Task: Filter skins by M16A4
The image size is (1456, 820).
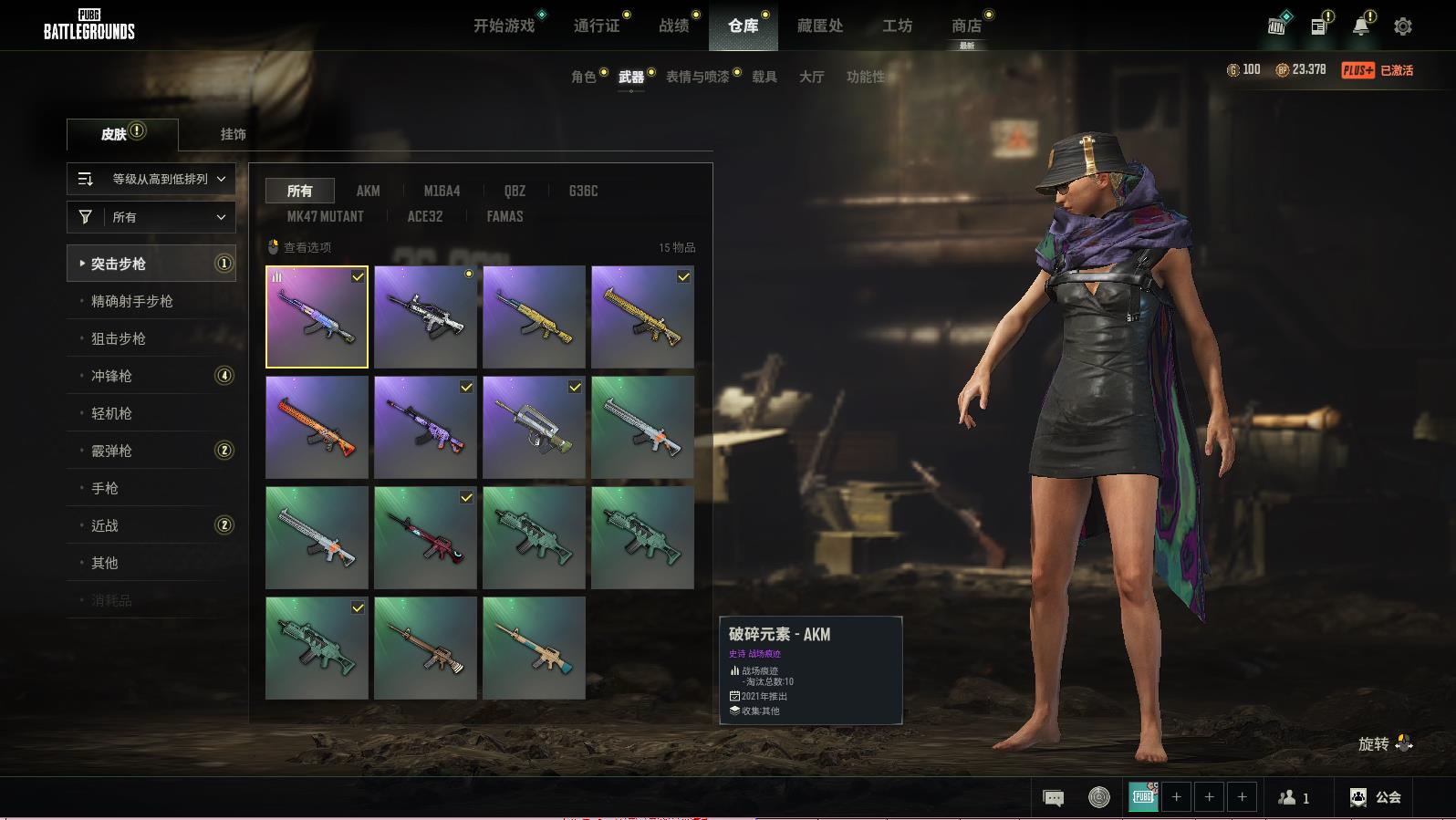Action: tap(442, 191)
